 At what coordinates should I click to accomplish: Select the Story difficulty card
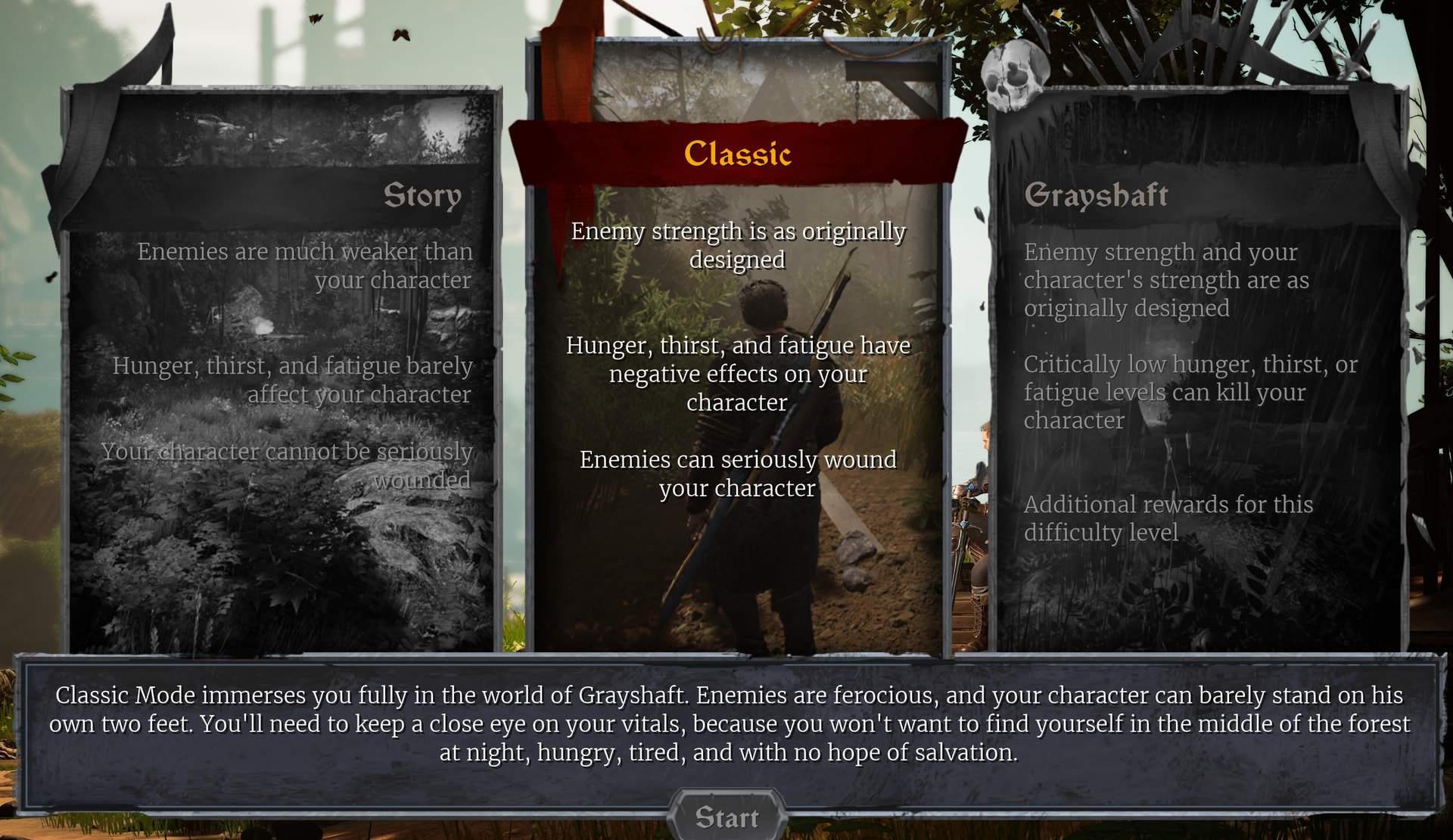(x=282, y=371)
